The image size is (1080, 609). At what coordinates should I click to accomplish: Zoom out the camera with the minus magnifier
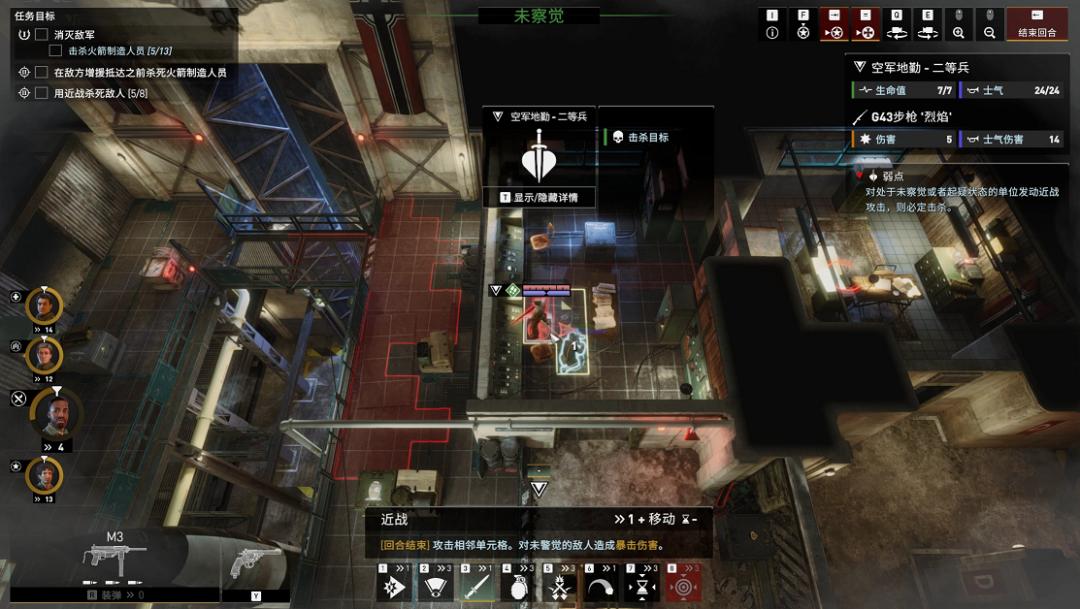pos(989,32)
